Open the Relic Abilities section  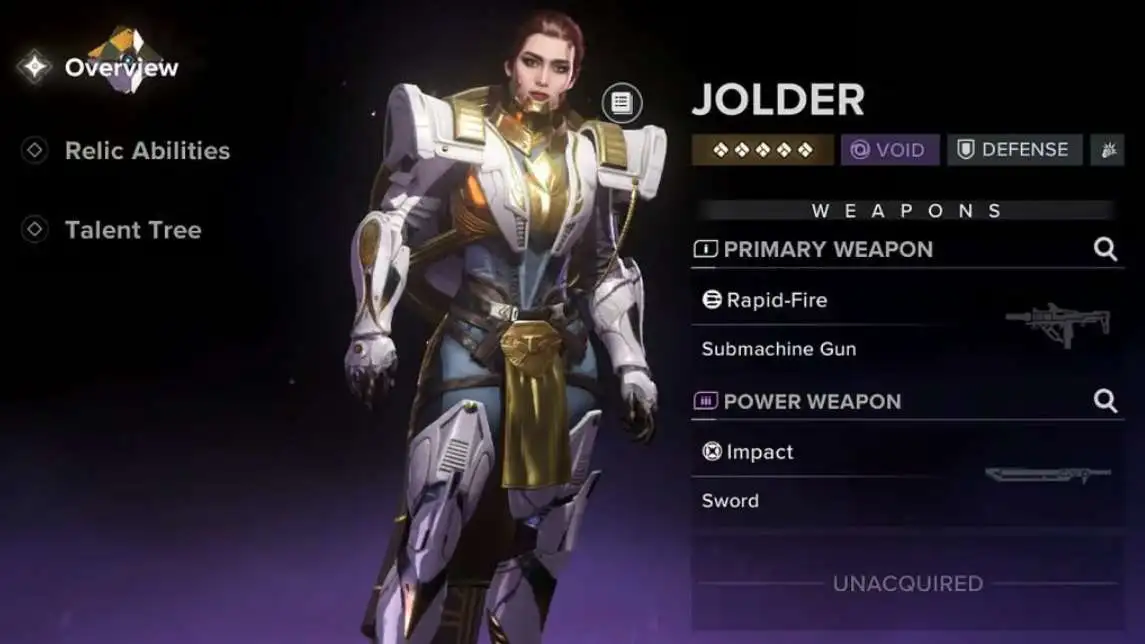(146, 151)
